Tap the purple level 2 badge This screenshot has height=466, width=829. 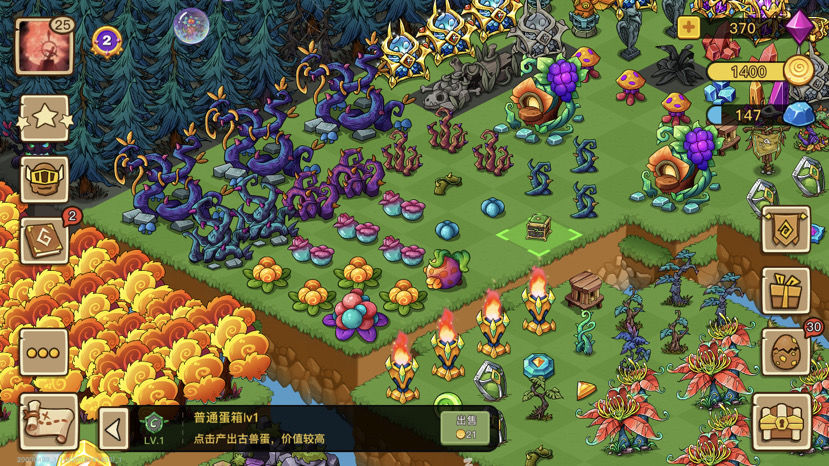click(107, 41)
